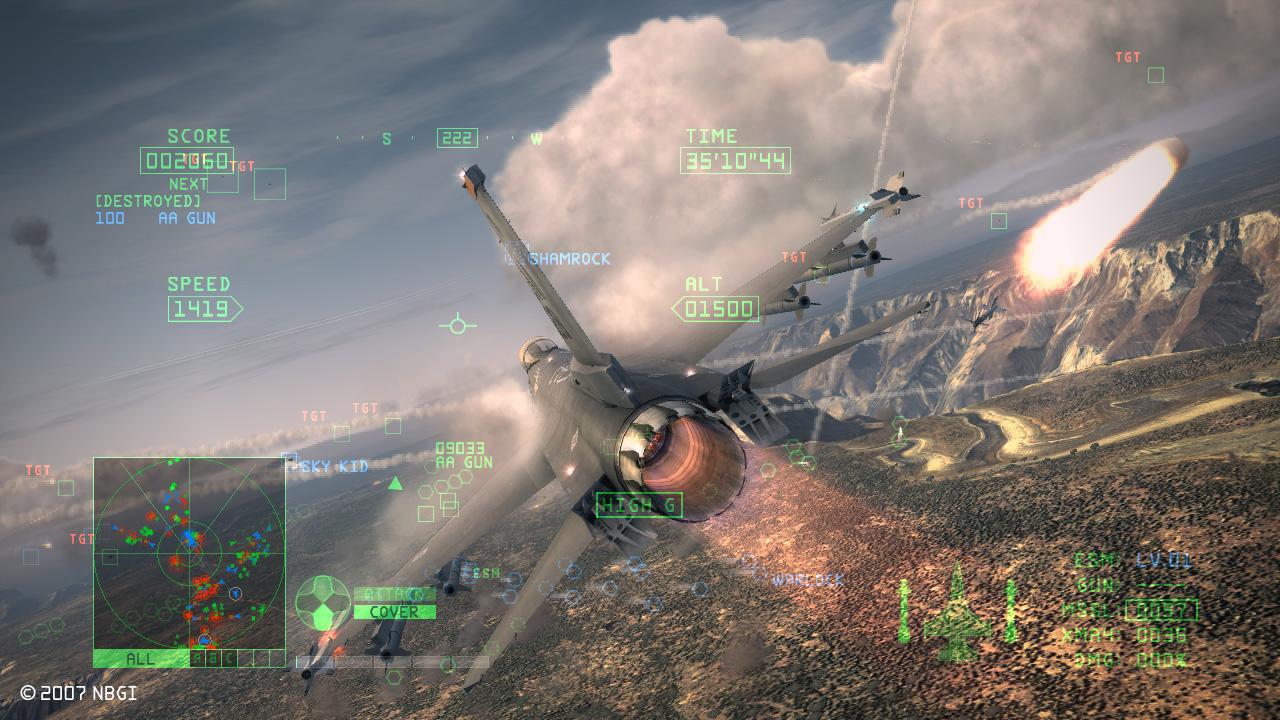The height and width of the screenshot is (720, 1280).
Task: Switch radar filter to tab C
Action: pyautogui.click(x=230, y=659)
